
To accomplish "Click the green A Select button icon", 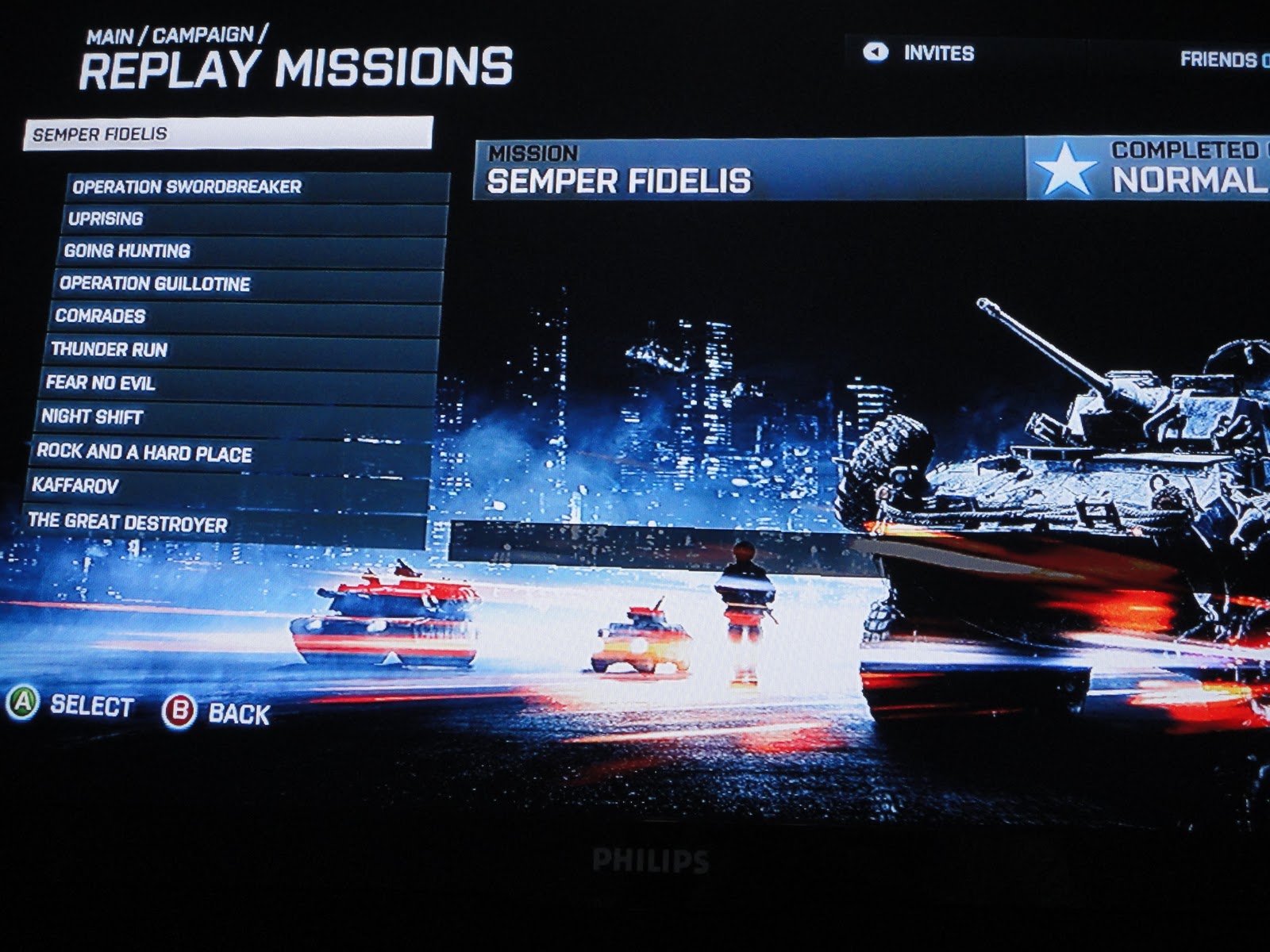I will coord(24,704).
